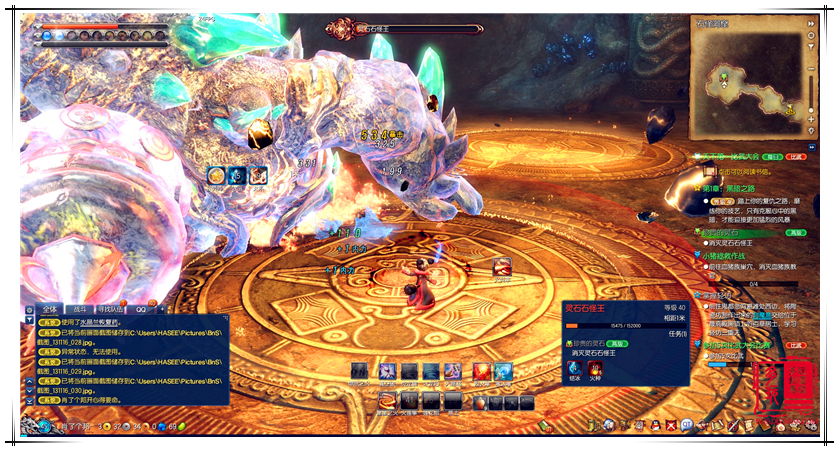Activate the blue ice skill icon

(503, 371)
